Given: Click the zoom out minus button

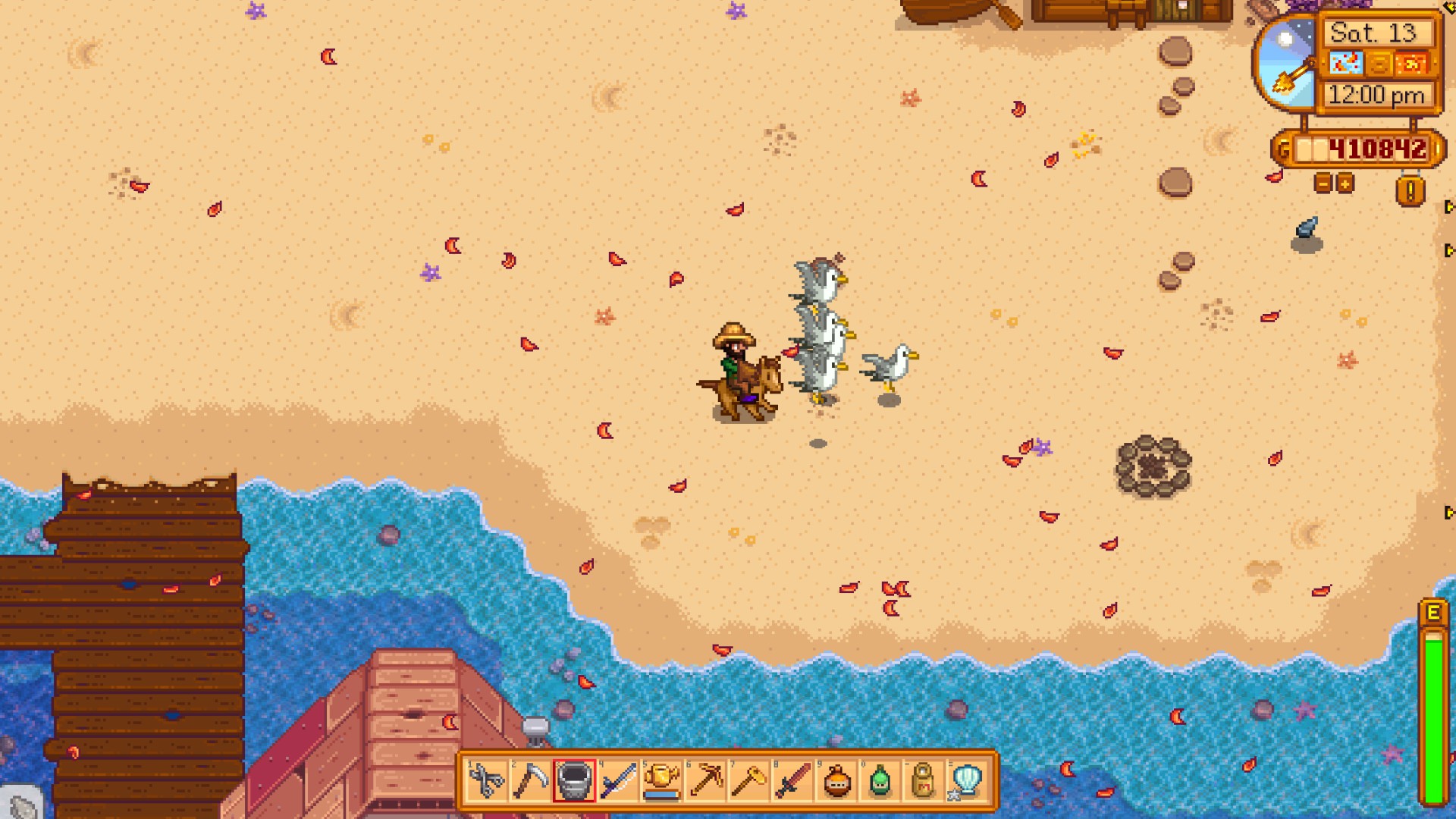Looking at the screenshot, I should [1323, 182].
